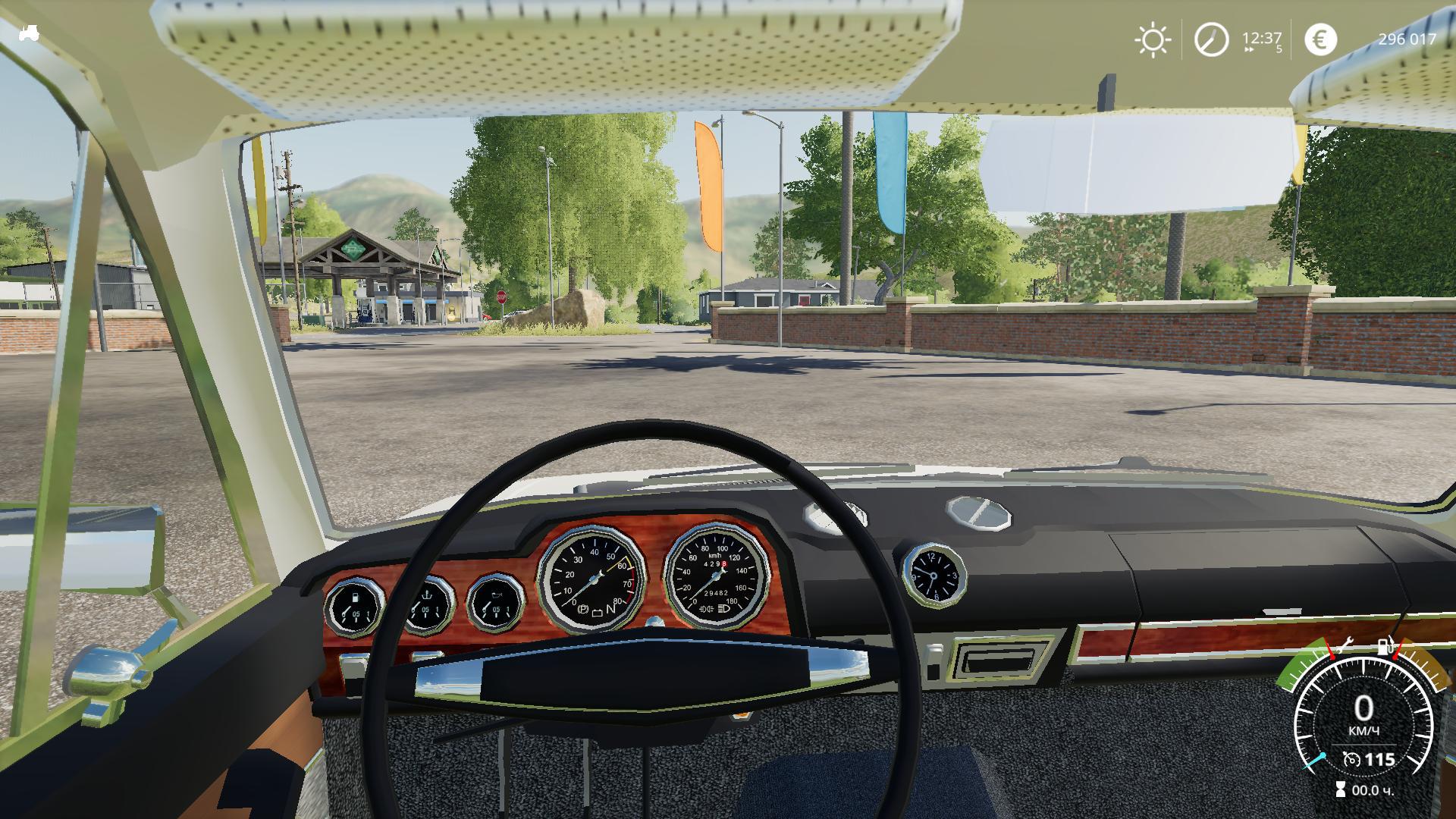The width and height of the screenshot is (1456, 819).
Task: Open the sunny weather forecast icon
Action: pos(1152,39)
